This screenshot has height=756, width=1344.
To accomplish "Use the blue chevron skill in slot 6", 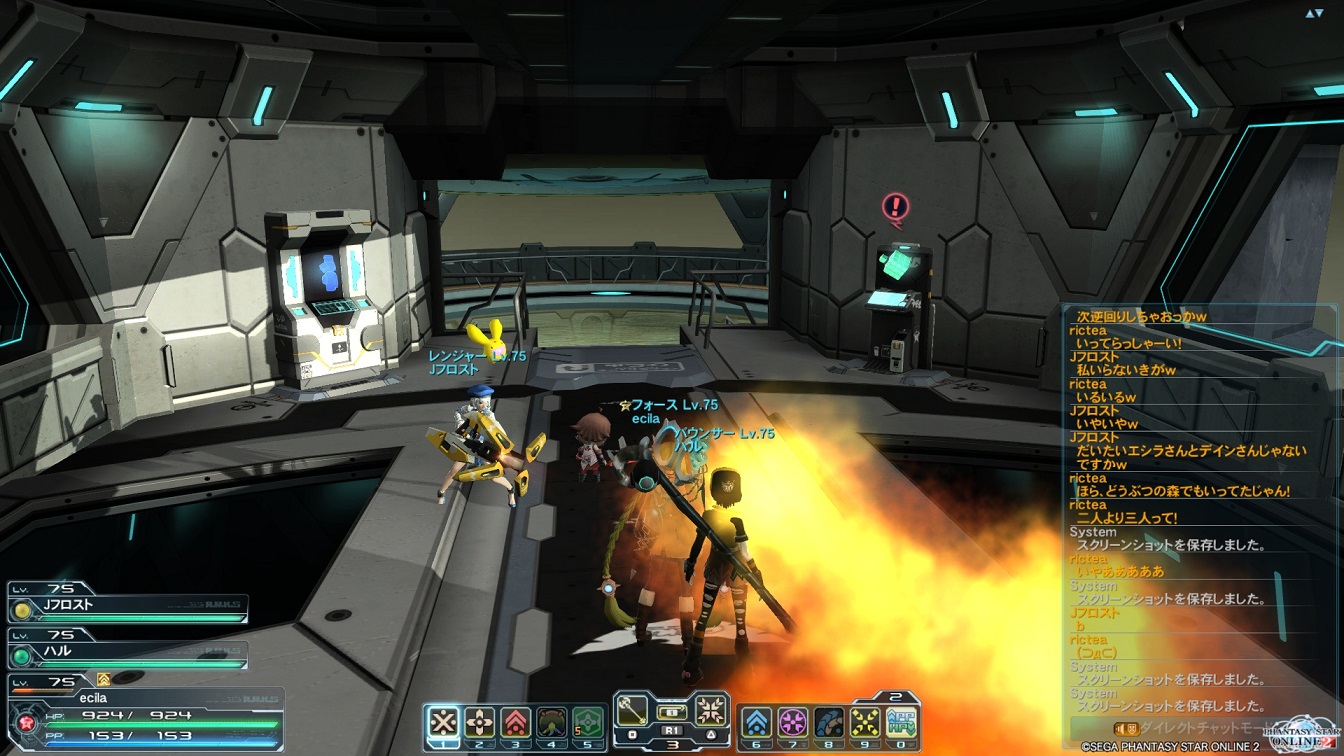I will pos(756,722).
